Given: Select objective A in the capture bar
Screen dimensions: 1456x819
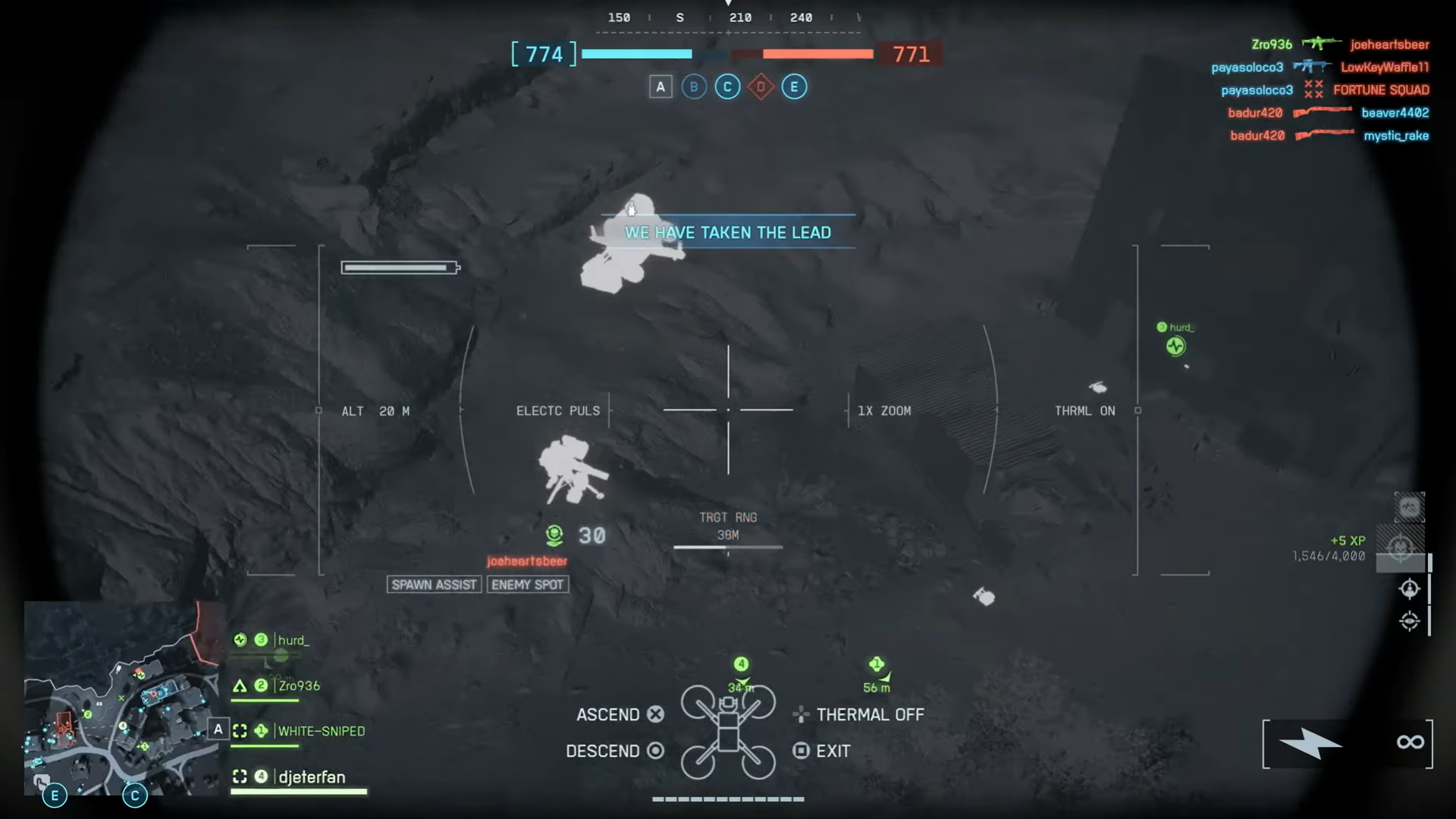Looking at the screenshot, I should 661,87.
